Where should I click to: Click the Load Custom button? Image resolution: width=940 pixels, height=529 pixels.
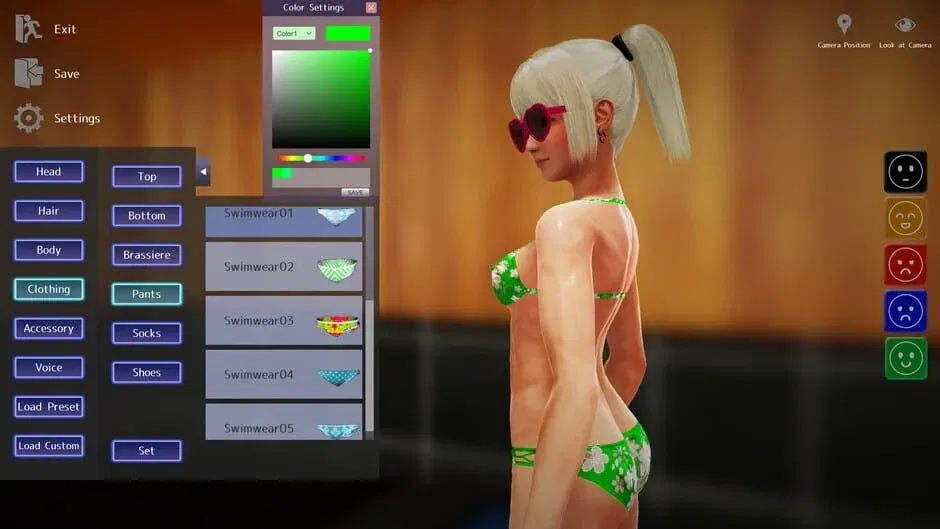(x=49, y=446)
